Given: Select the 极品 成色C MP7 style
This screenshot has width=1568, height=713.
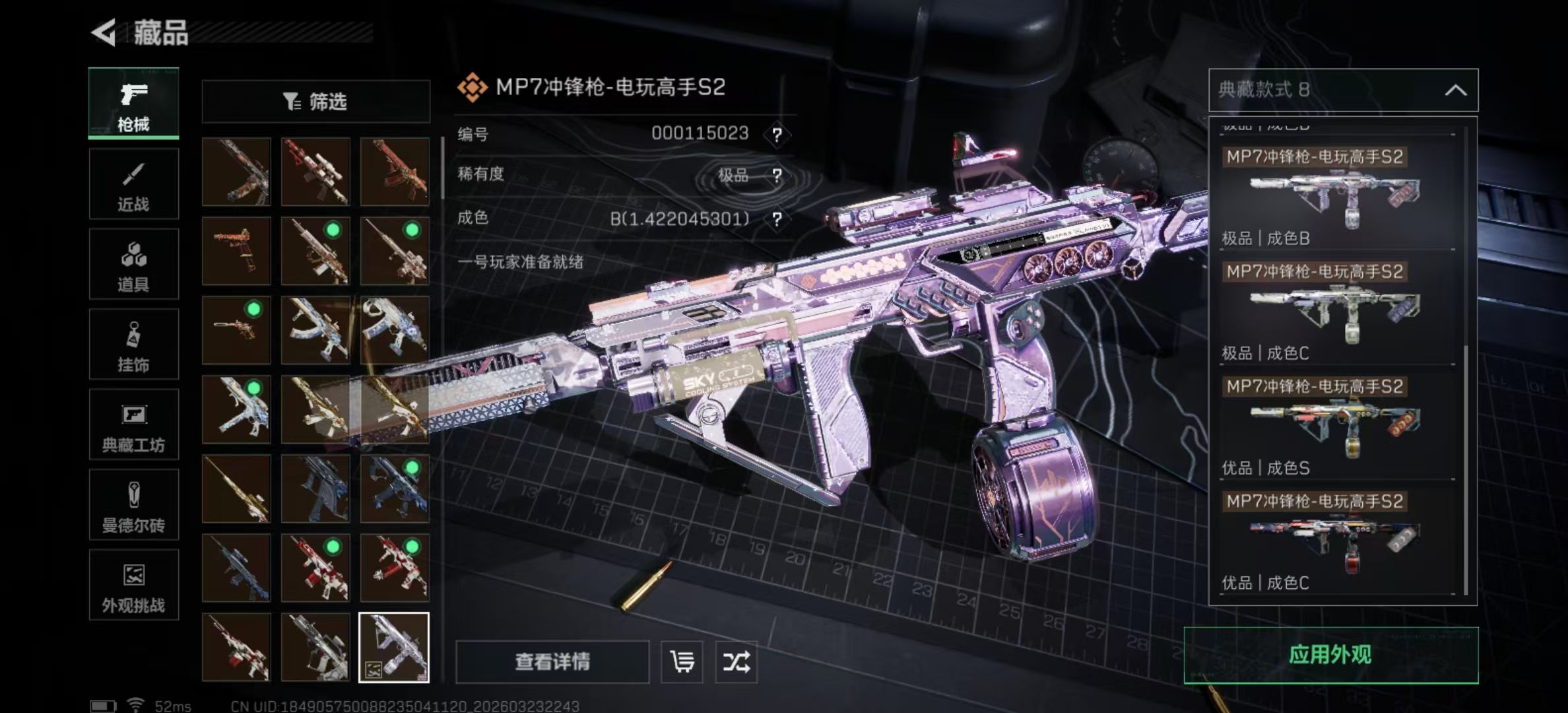Looking at the screenshot, I should [1337, 310].
